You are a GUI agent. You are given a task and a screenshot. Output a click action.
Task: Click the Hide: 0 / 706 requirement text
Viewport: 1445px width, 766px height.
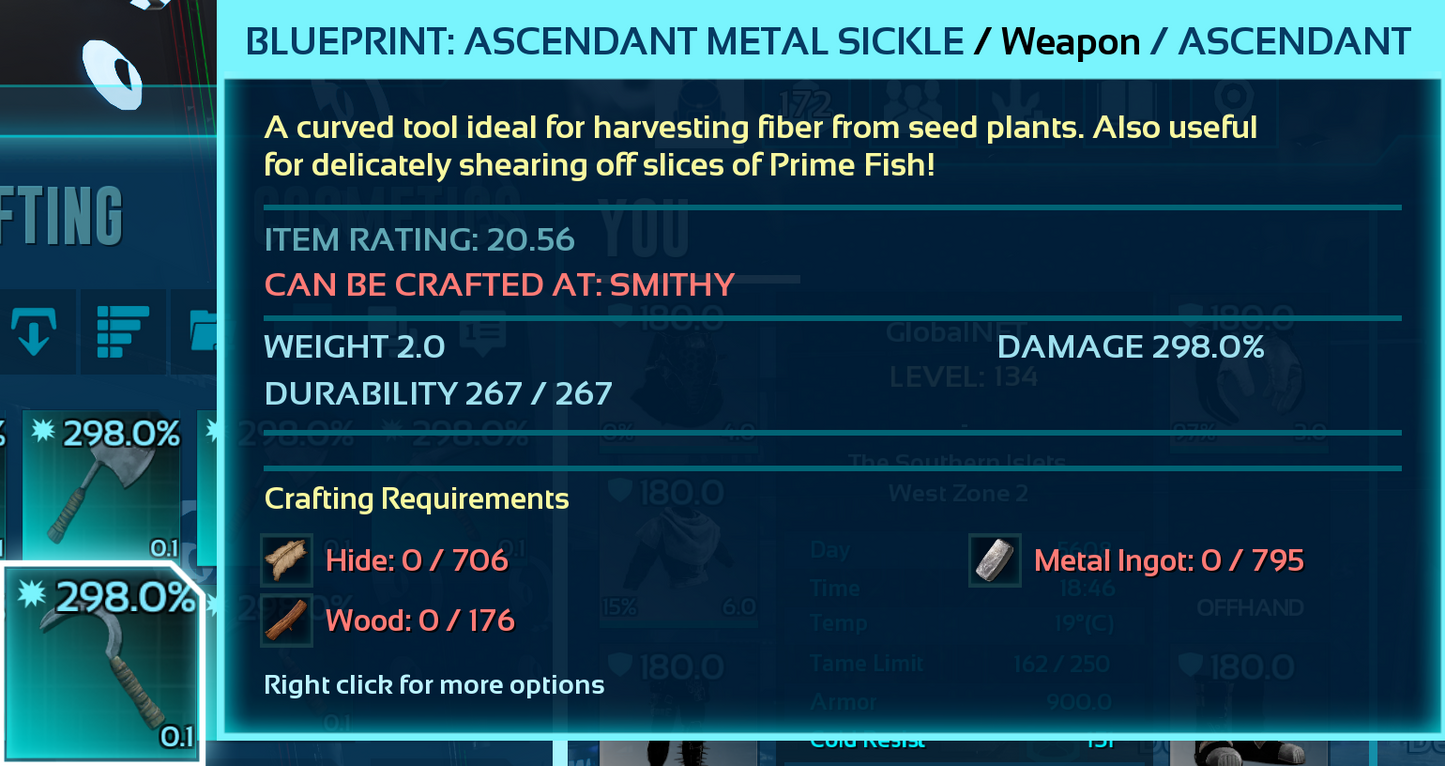pos(416,560)
